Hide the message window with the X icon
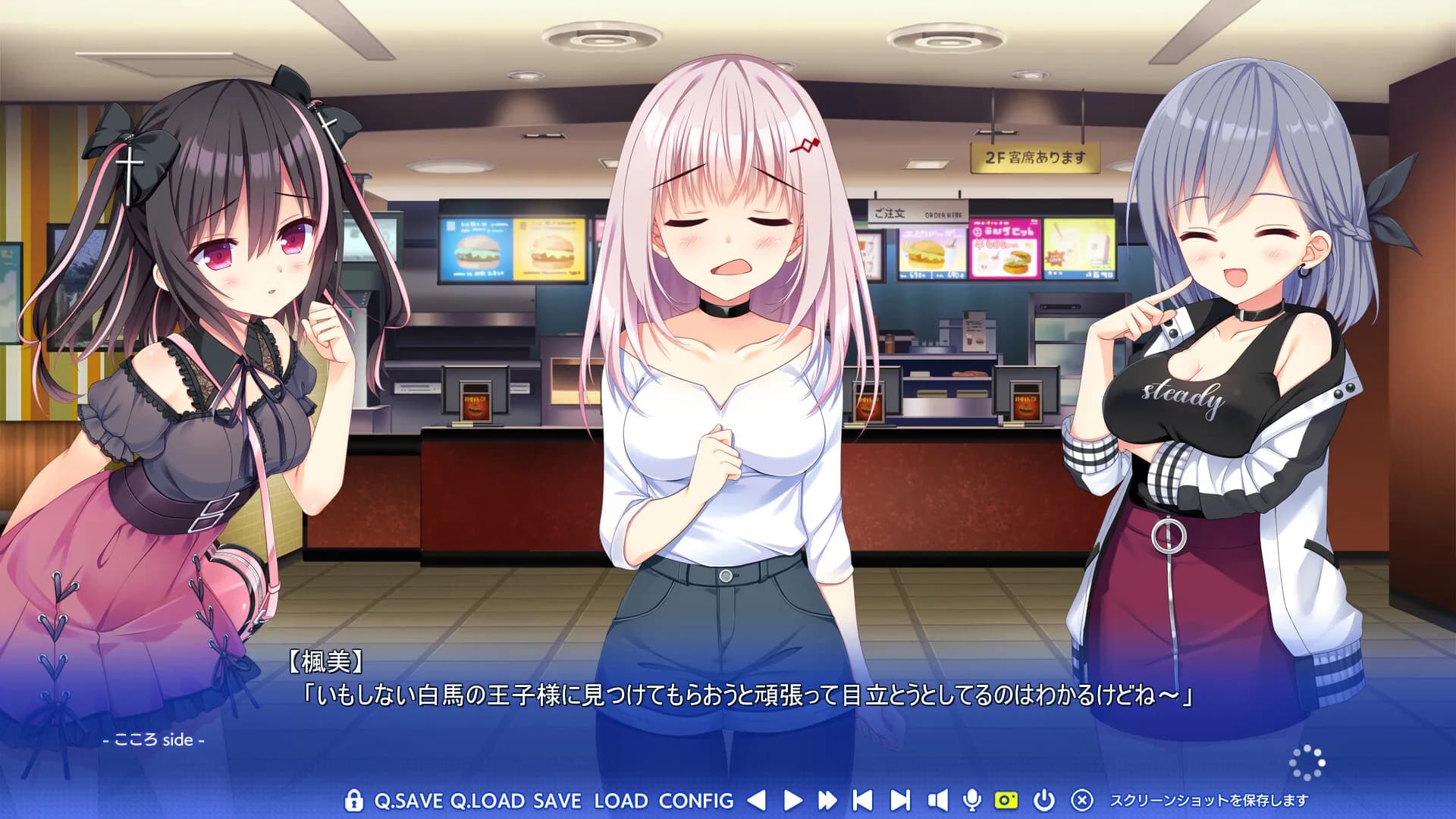Image resolution: width=1456 pixels, height=819 pixels. tap(1081, 800)
